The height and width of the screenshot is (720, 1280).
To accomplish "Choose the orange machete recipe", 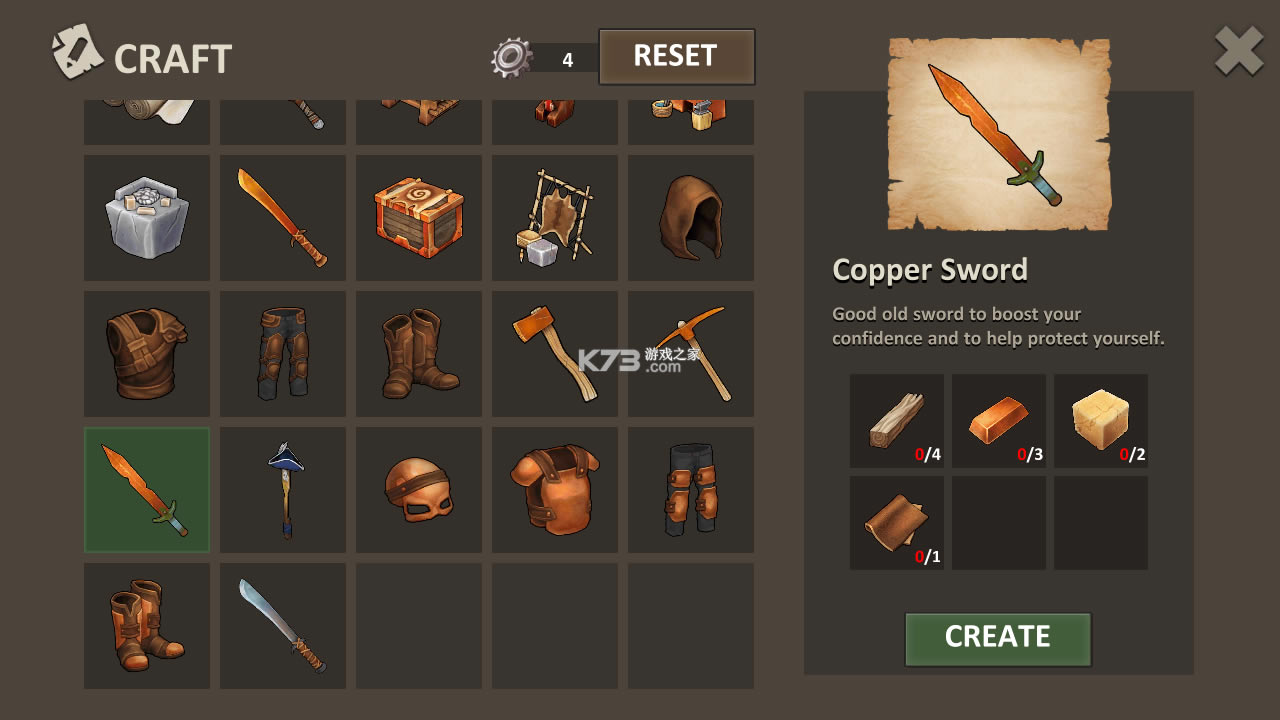I will coord(283,218).
